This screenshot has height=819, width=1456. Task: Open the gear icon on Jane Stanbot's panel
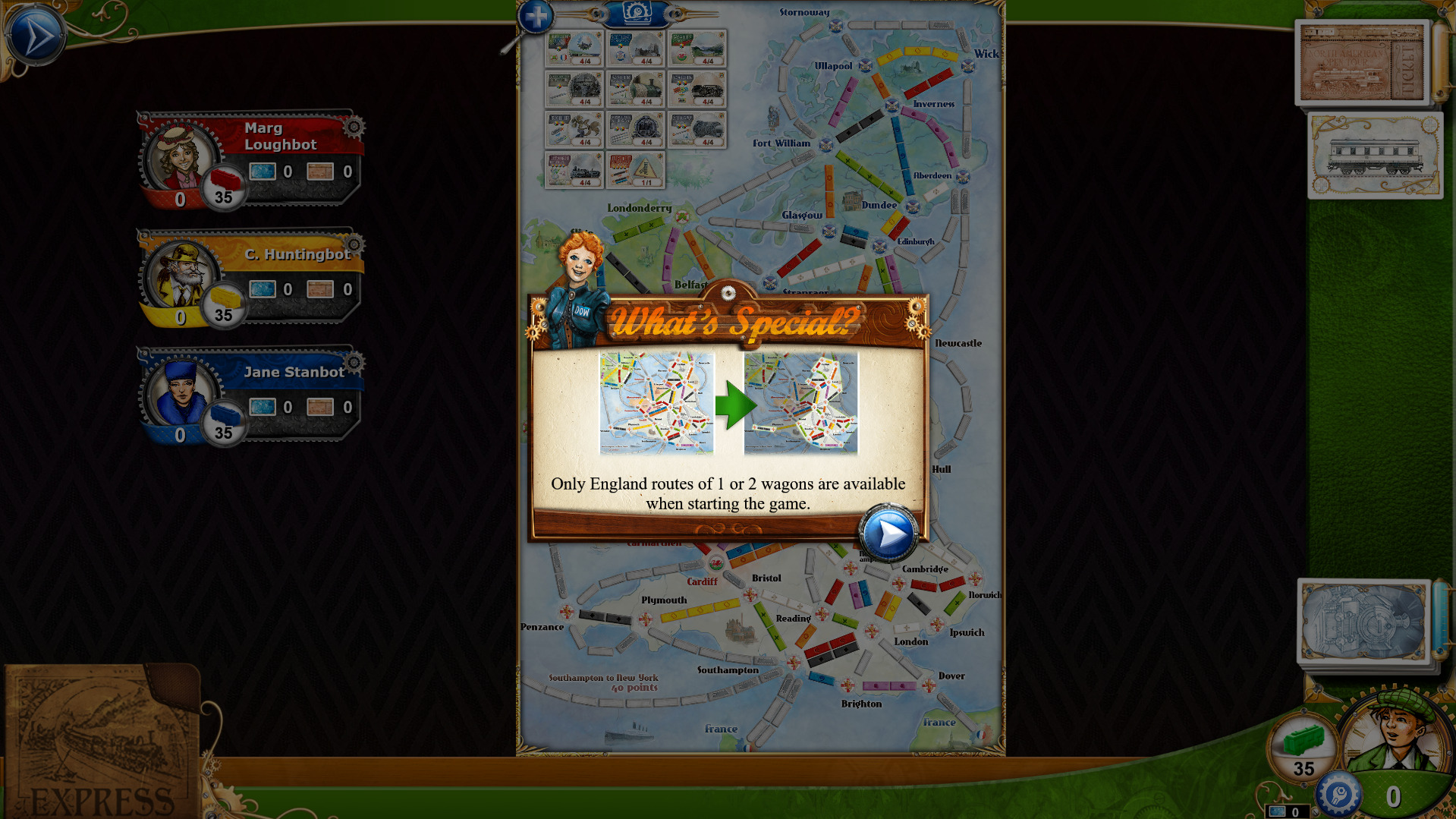click(354, 363)
